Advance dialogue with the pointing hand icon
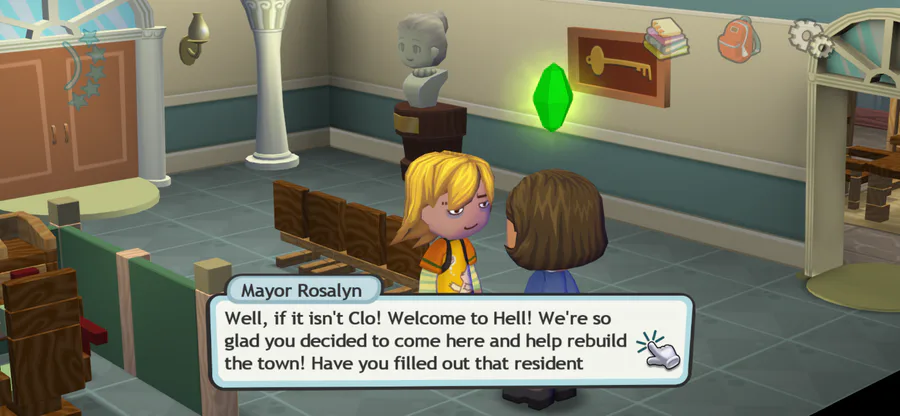900x416 pixels. click(x=657, y=348)
